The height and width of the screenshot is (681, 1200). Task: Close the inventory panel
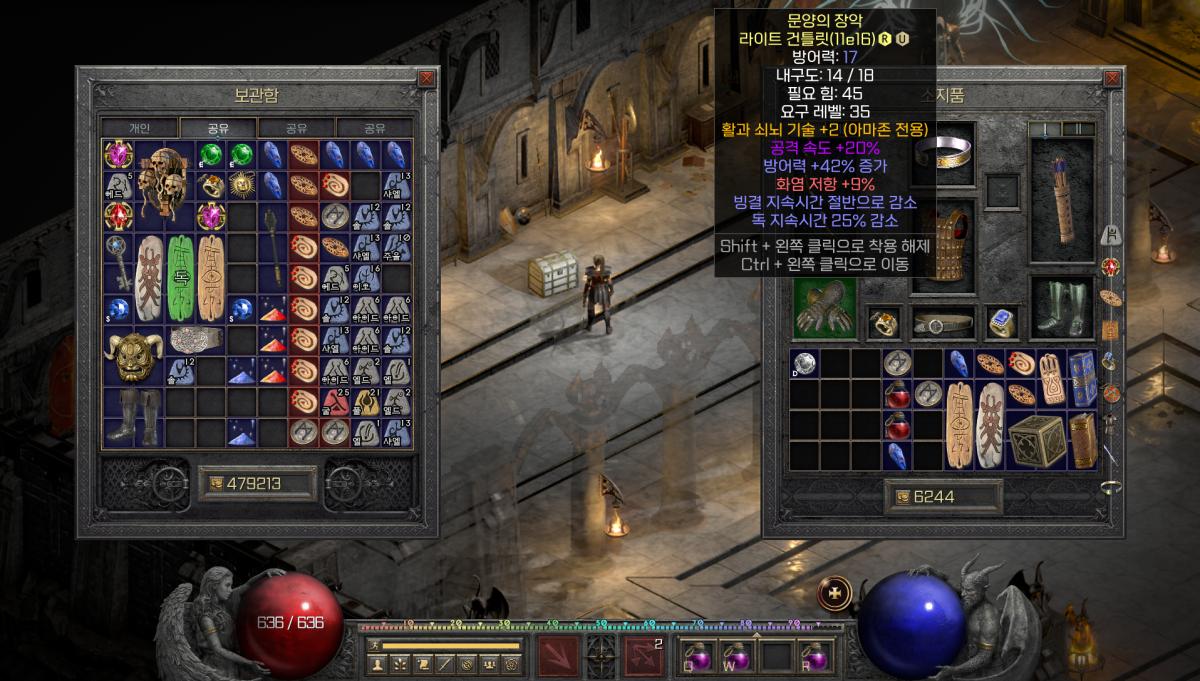click(1113, 78)
